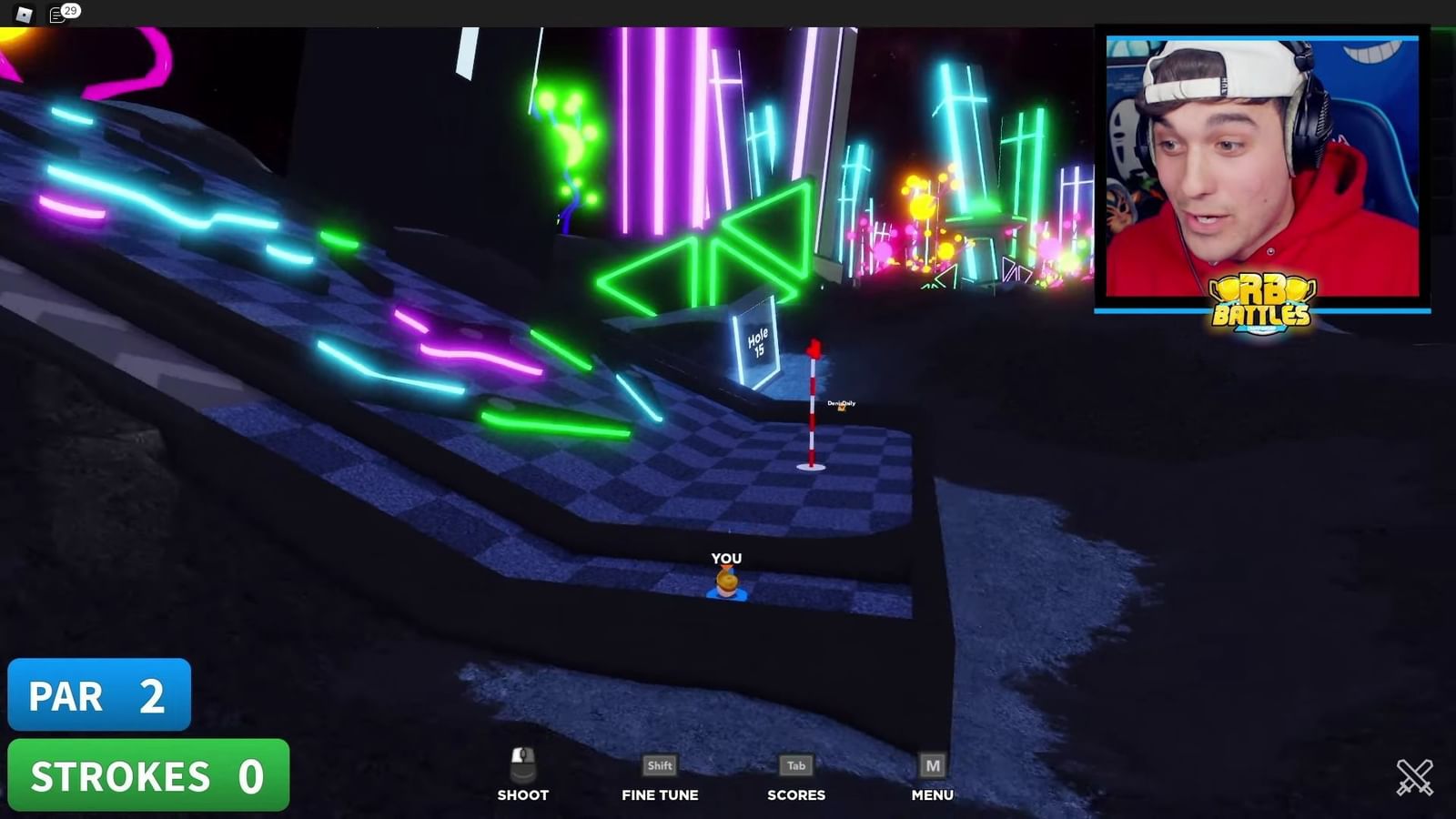Viewport: 1456px width, 819px height.
Task: Switch to the SCORES tab
Action: coord(796,794)
